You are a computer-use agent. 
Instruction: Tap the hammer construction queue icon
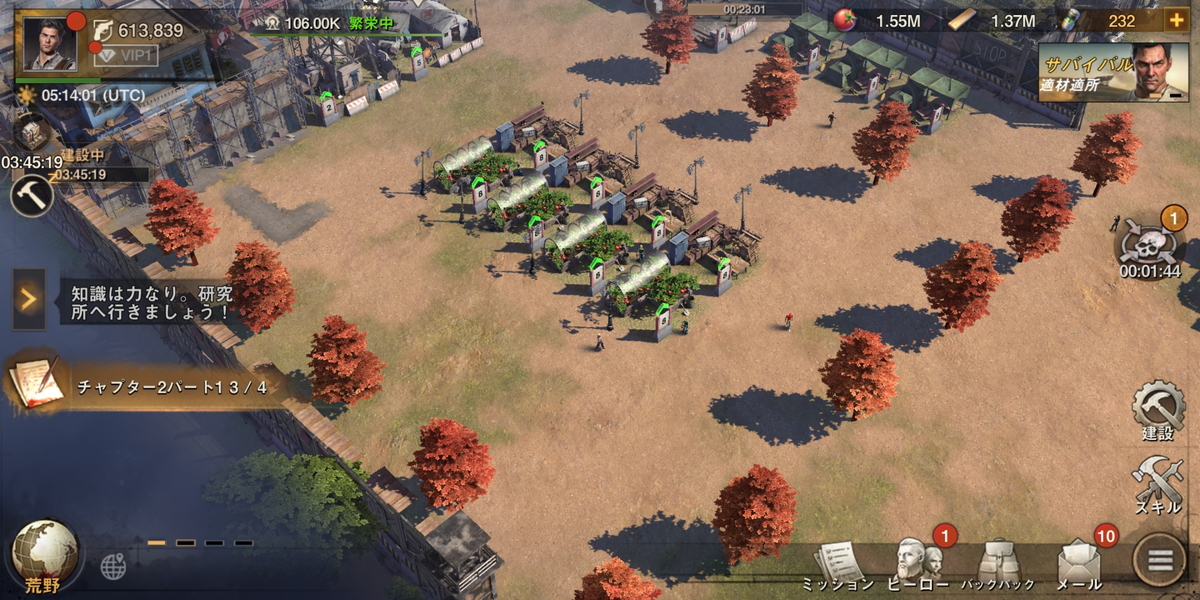click(x=31, y=195)
